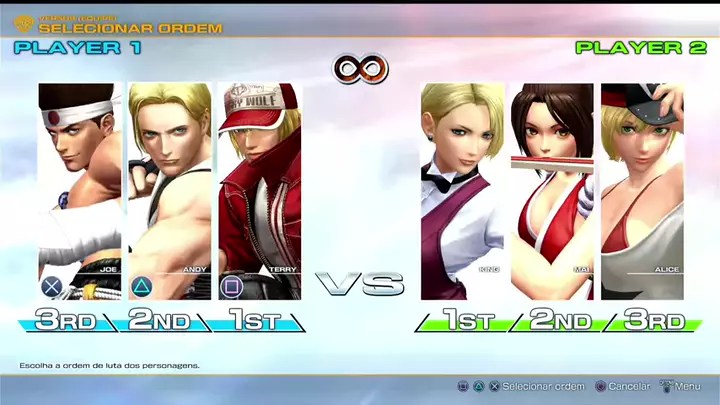Open the Menu from the bottom bar

[687, 386]
